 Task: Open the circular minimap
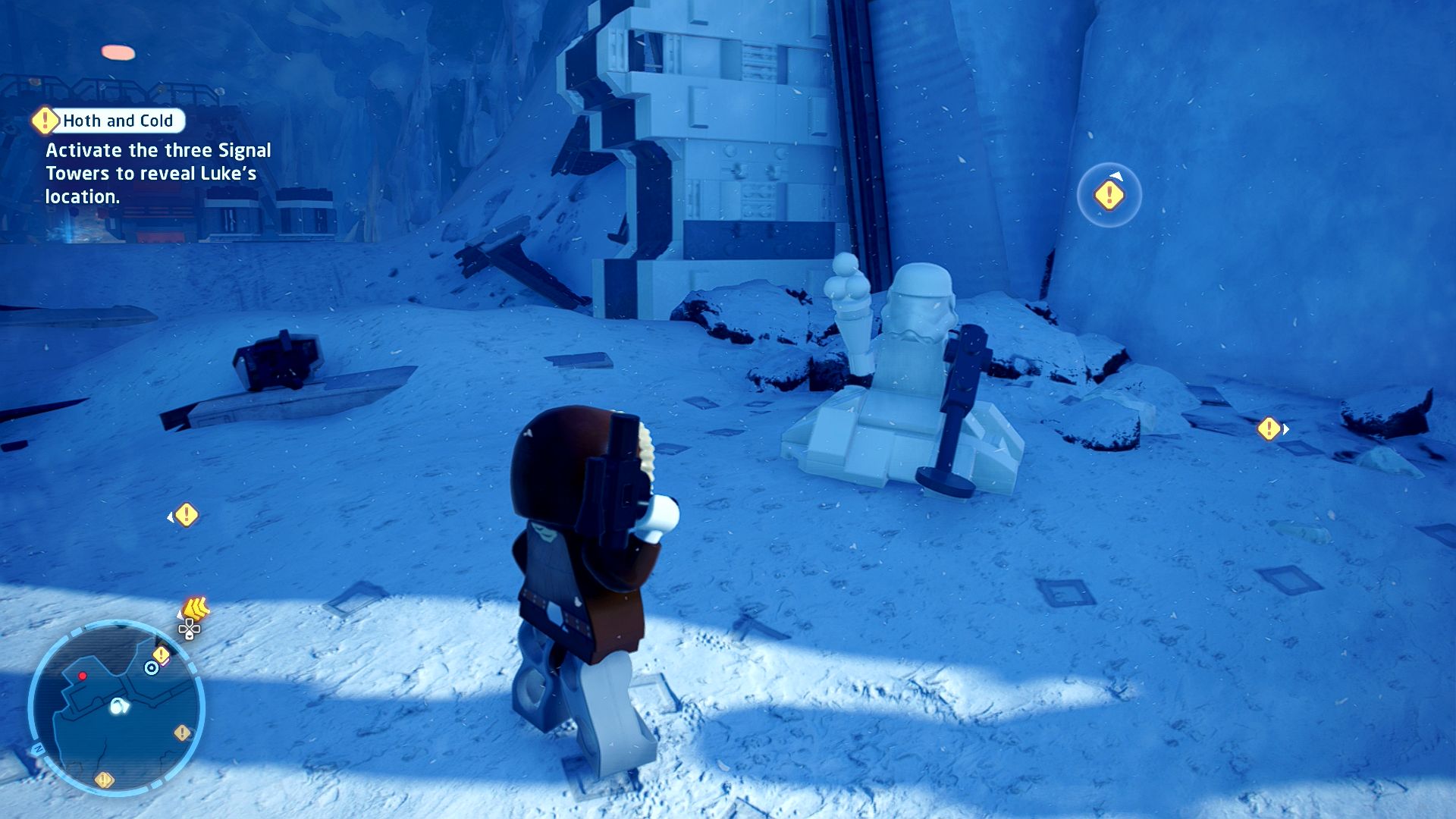tap(116, 708)
